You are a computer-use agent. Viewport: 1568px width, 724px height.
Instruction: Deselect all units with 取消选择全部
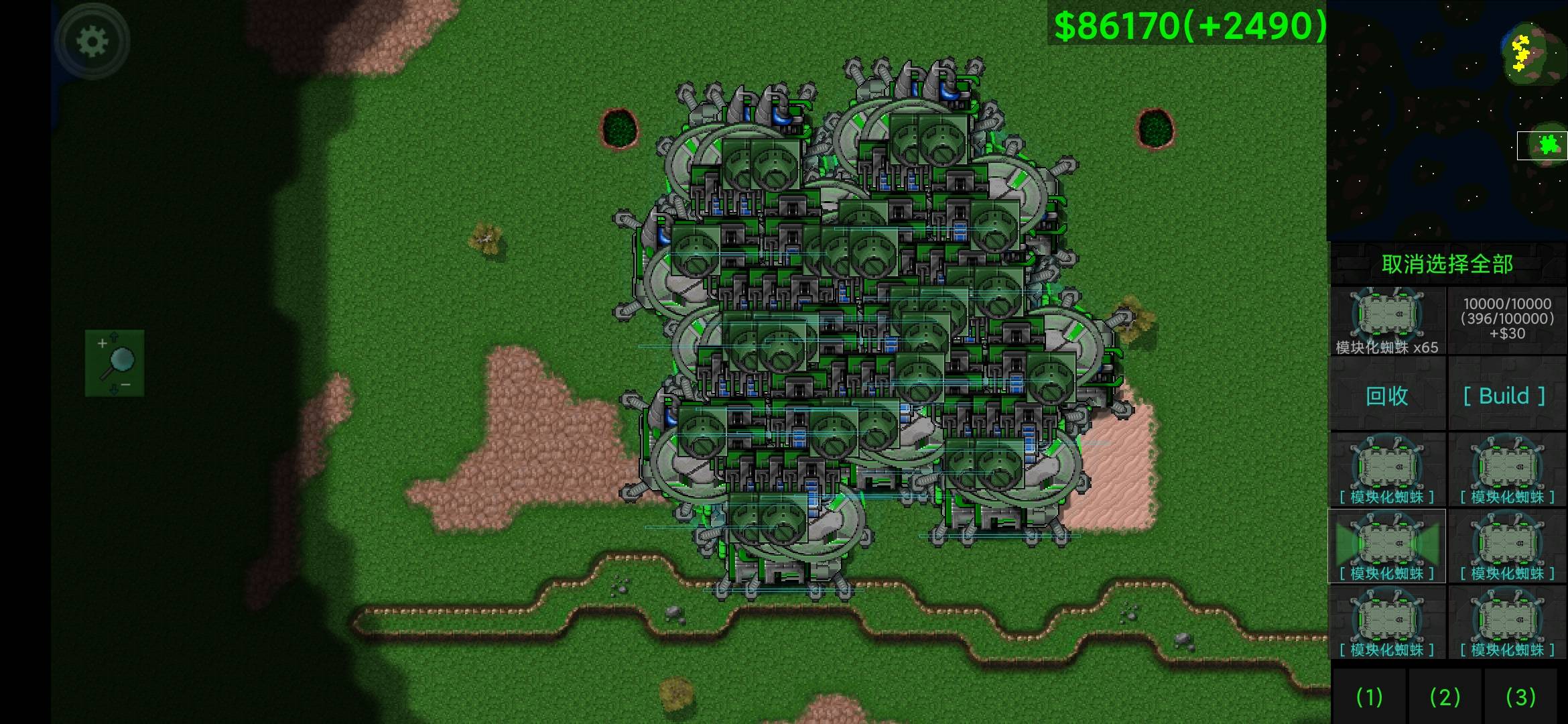coord(1447,264)
